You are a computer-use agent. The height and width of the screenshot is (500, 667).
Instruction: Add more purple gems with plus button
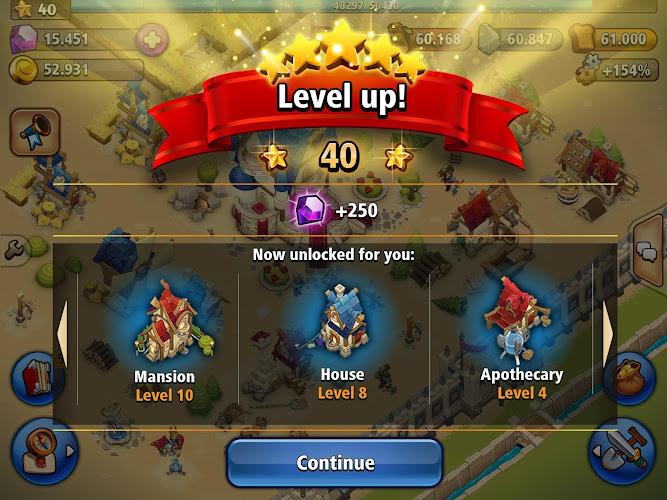151,40
